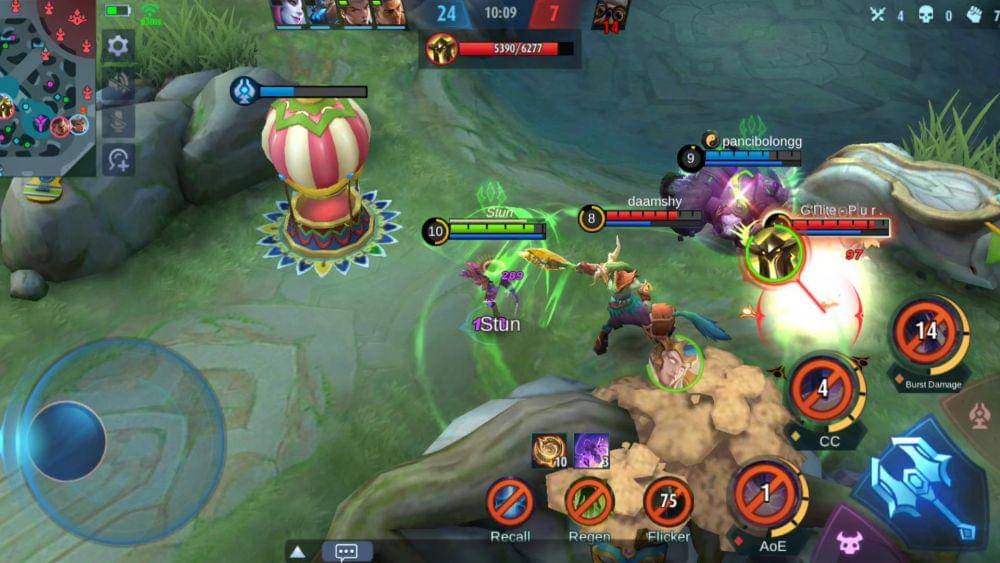Lock onto the enemy hero target portrait
The width and height of the screenshot is (1000, 563).
774,251
